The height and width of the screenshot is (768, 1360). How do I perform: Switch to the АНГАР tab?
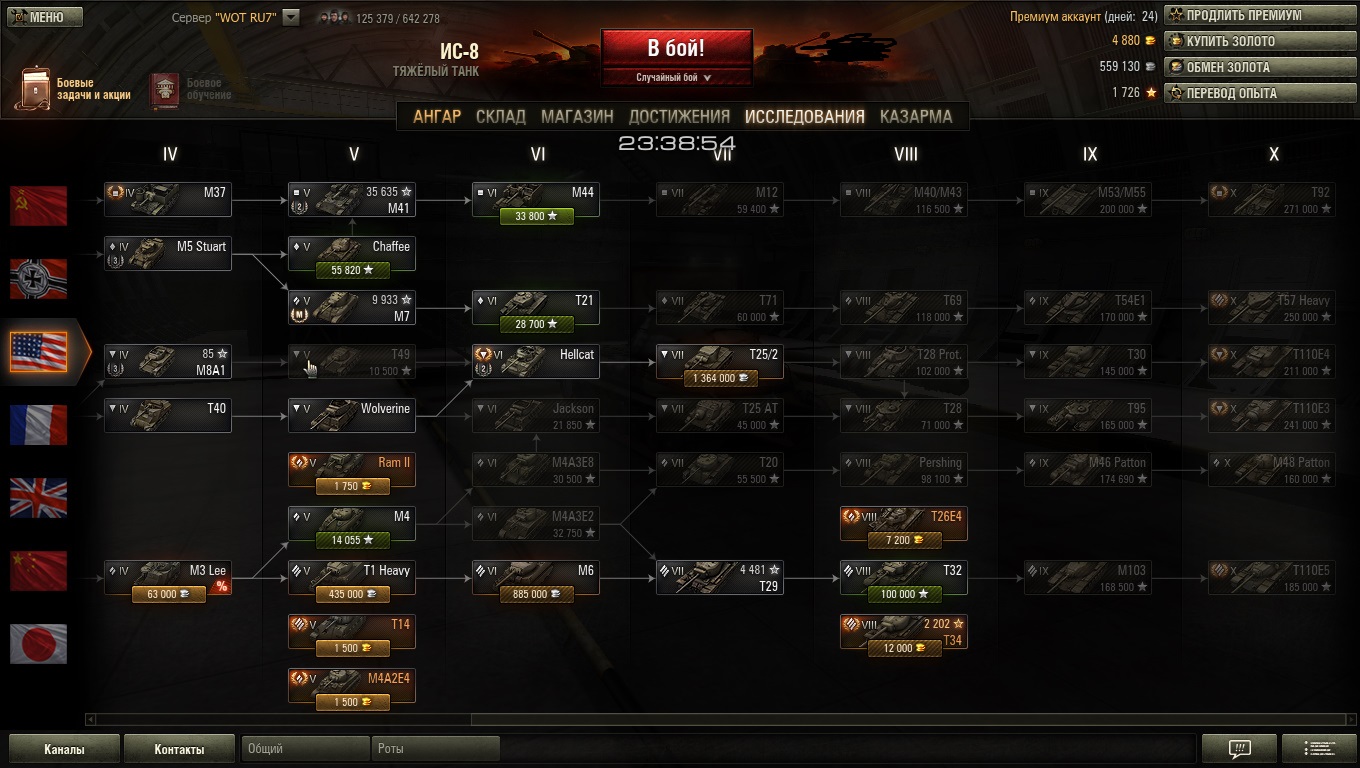[437, 116]
